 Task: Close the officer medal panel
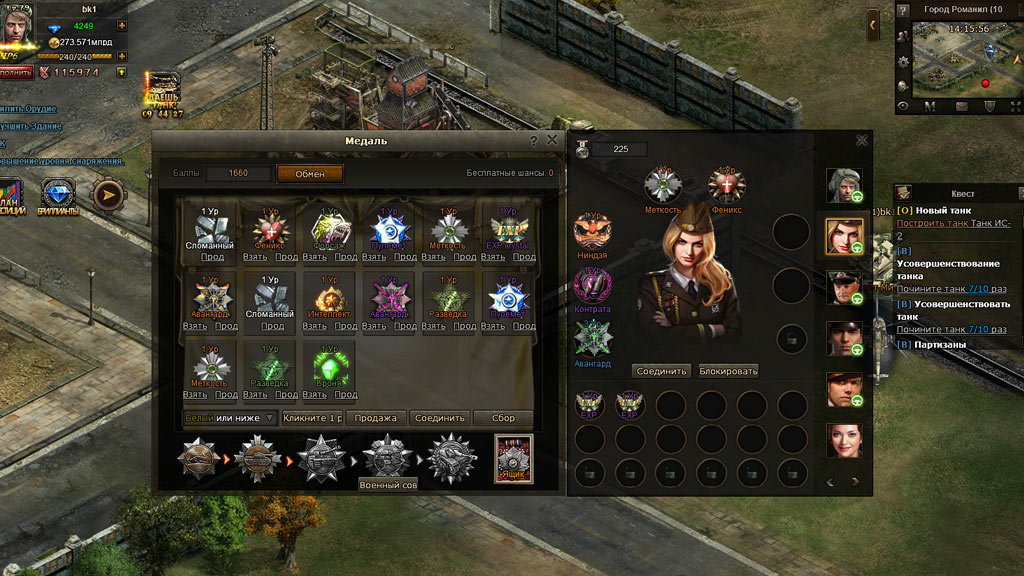click(x=862, y=141)
